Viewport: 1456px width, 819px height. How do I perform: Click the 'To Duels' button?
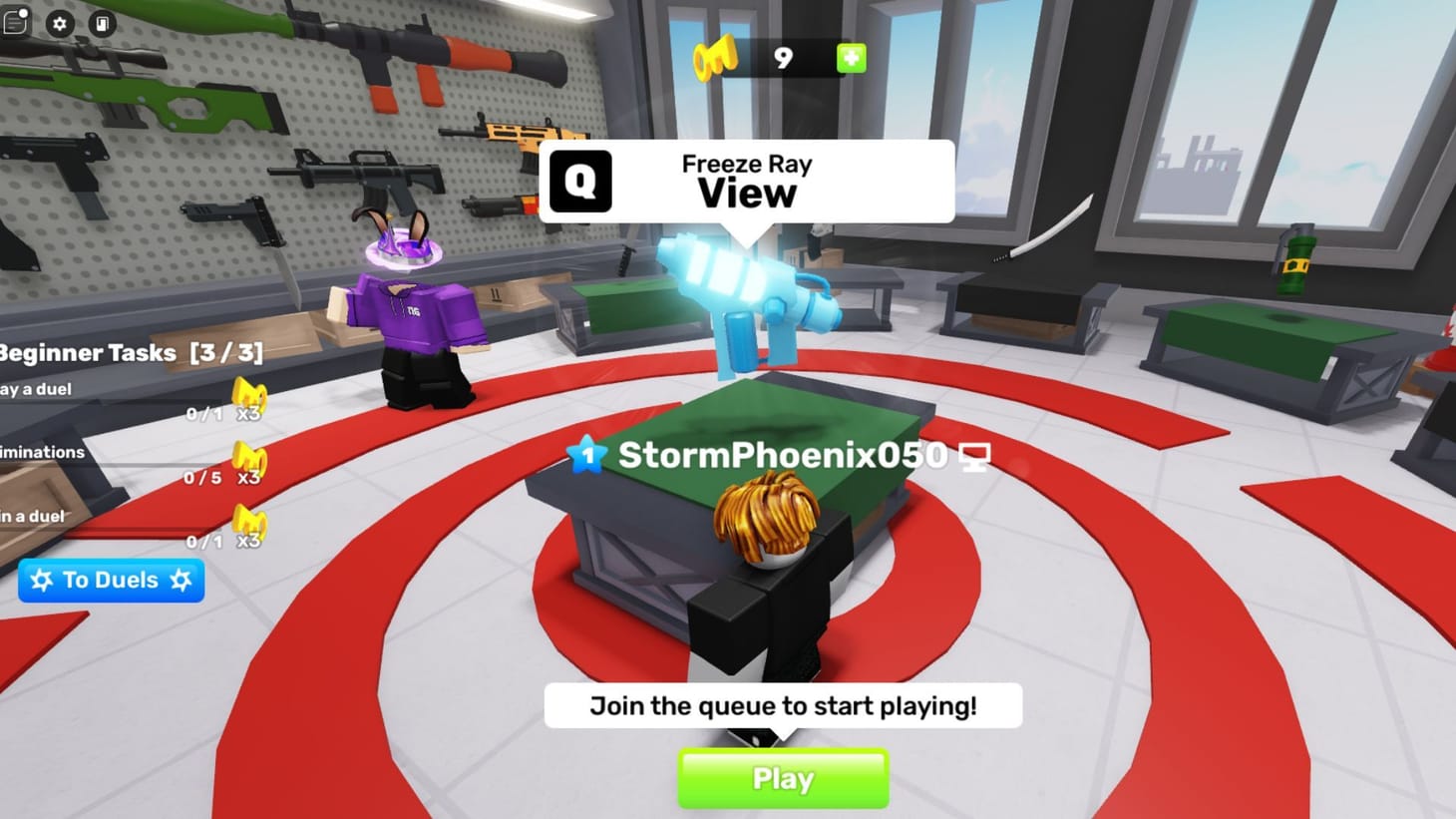(x=110, y=580)
